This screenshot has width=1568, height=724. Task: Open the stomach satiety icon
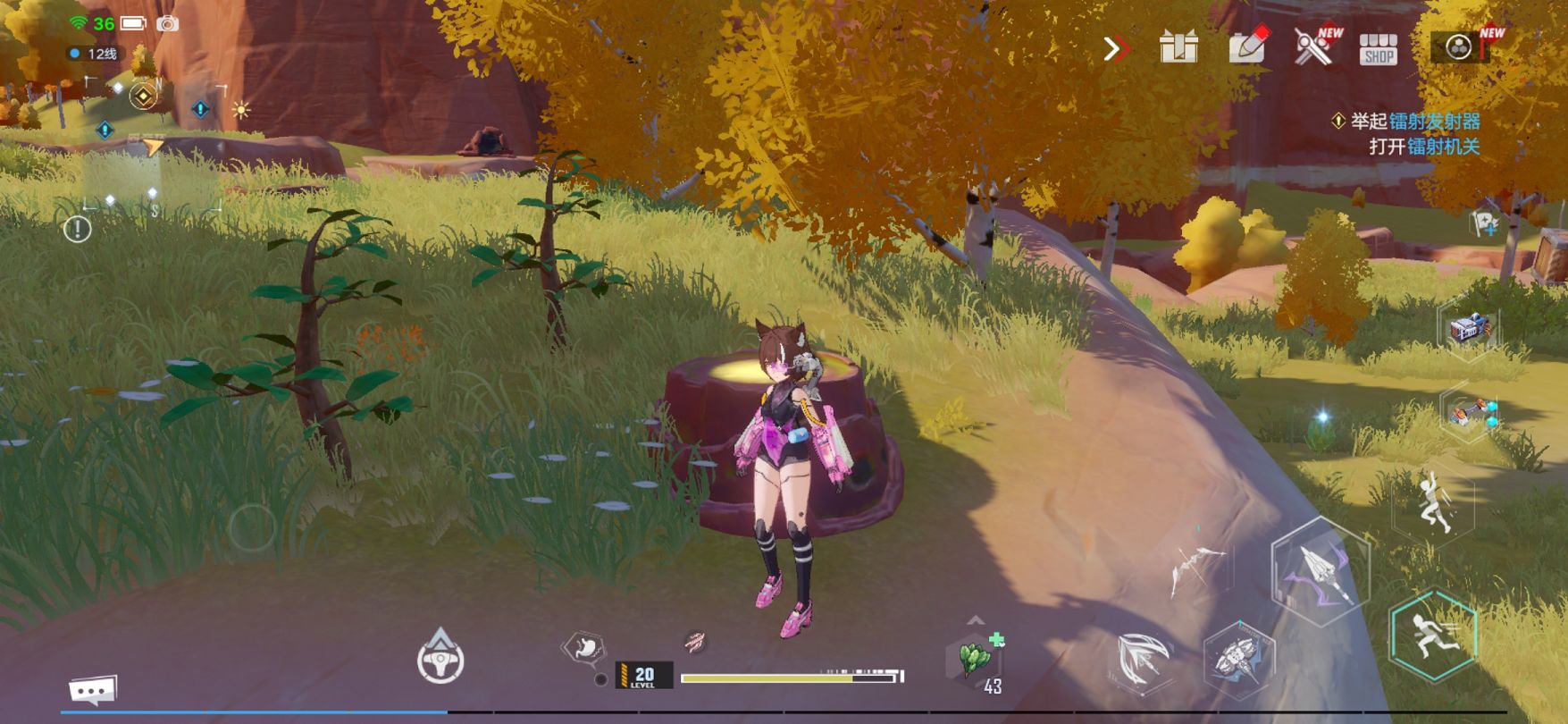(583, 648)
